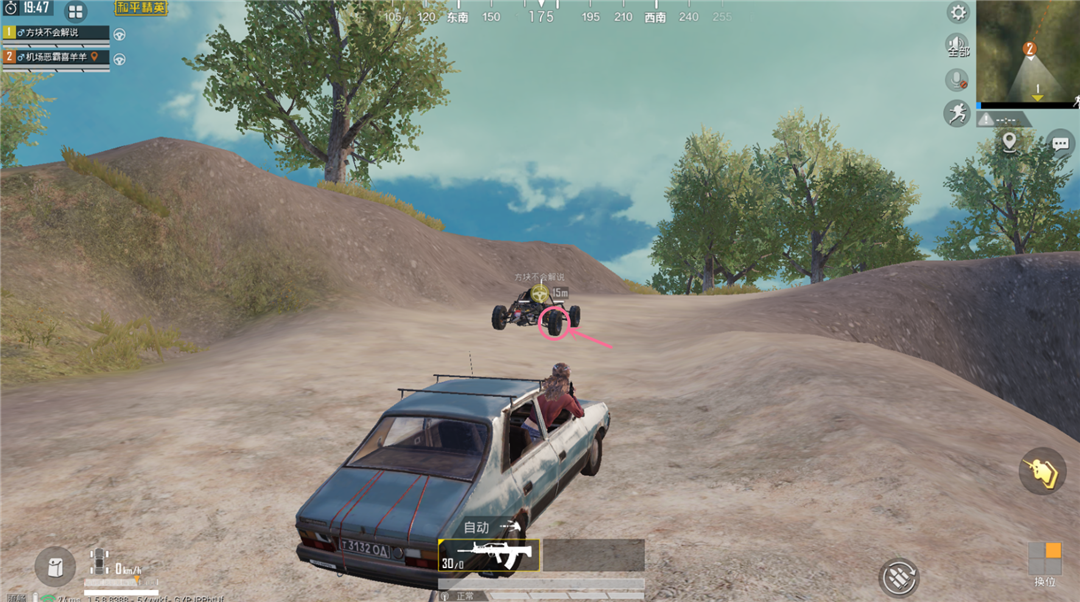This screenshot has height=602, width=1080.
Task: Open the settings gear icon
Action: point(958,13)
